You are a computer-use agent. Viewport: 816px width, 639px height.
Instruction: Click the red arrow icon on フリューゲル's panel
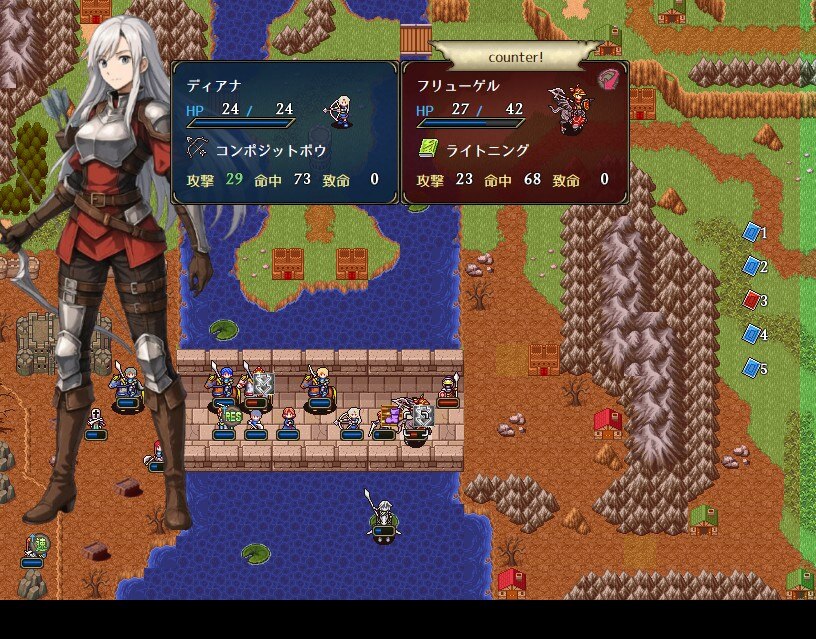coord(609,80)
